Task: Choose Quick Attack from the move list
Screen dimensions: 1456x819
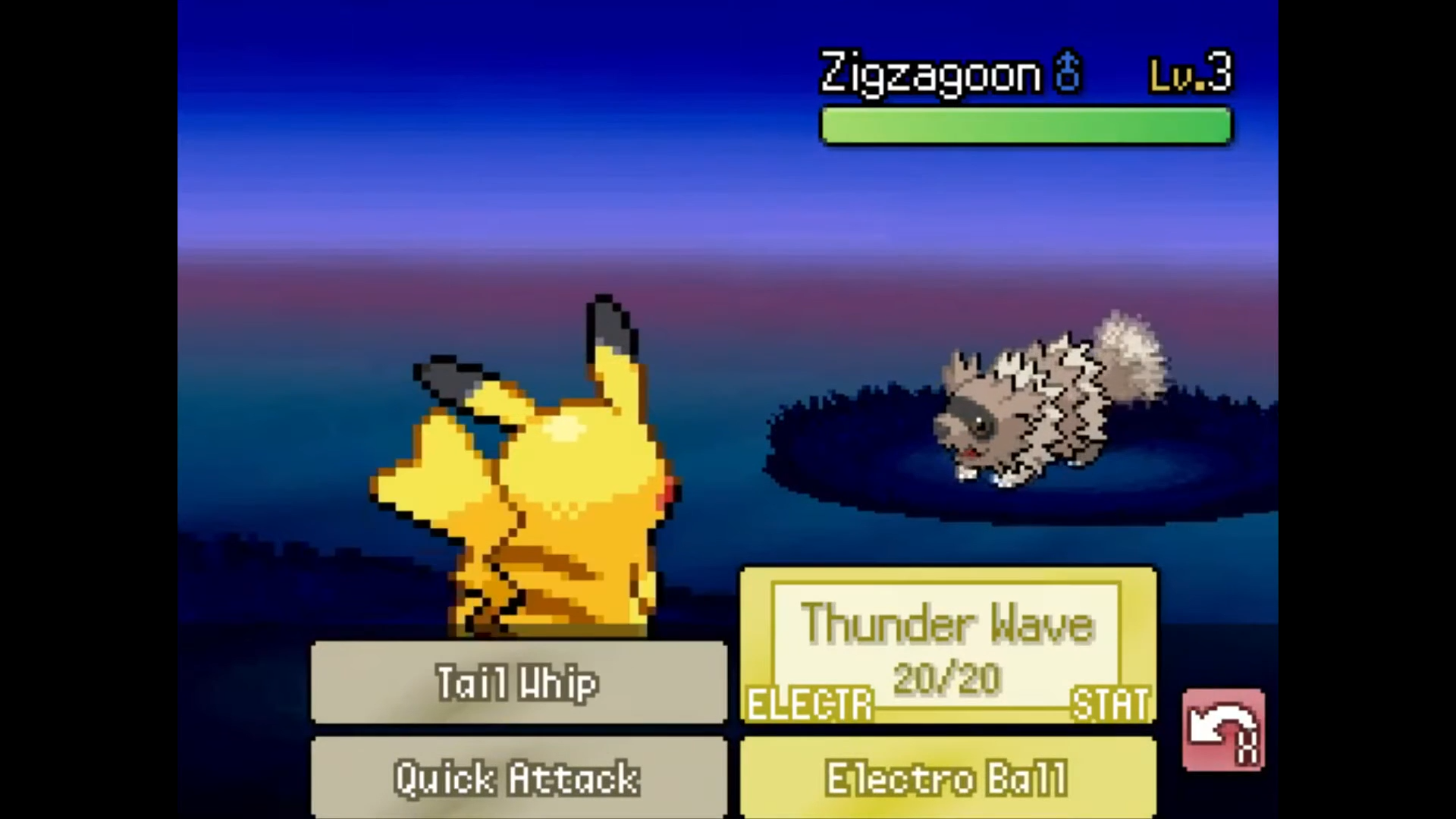Action: [517, 778]
